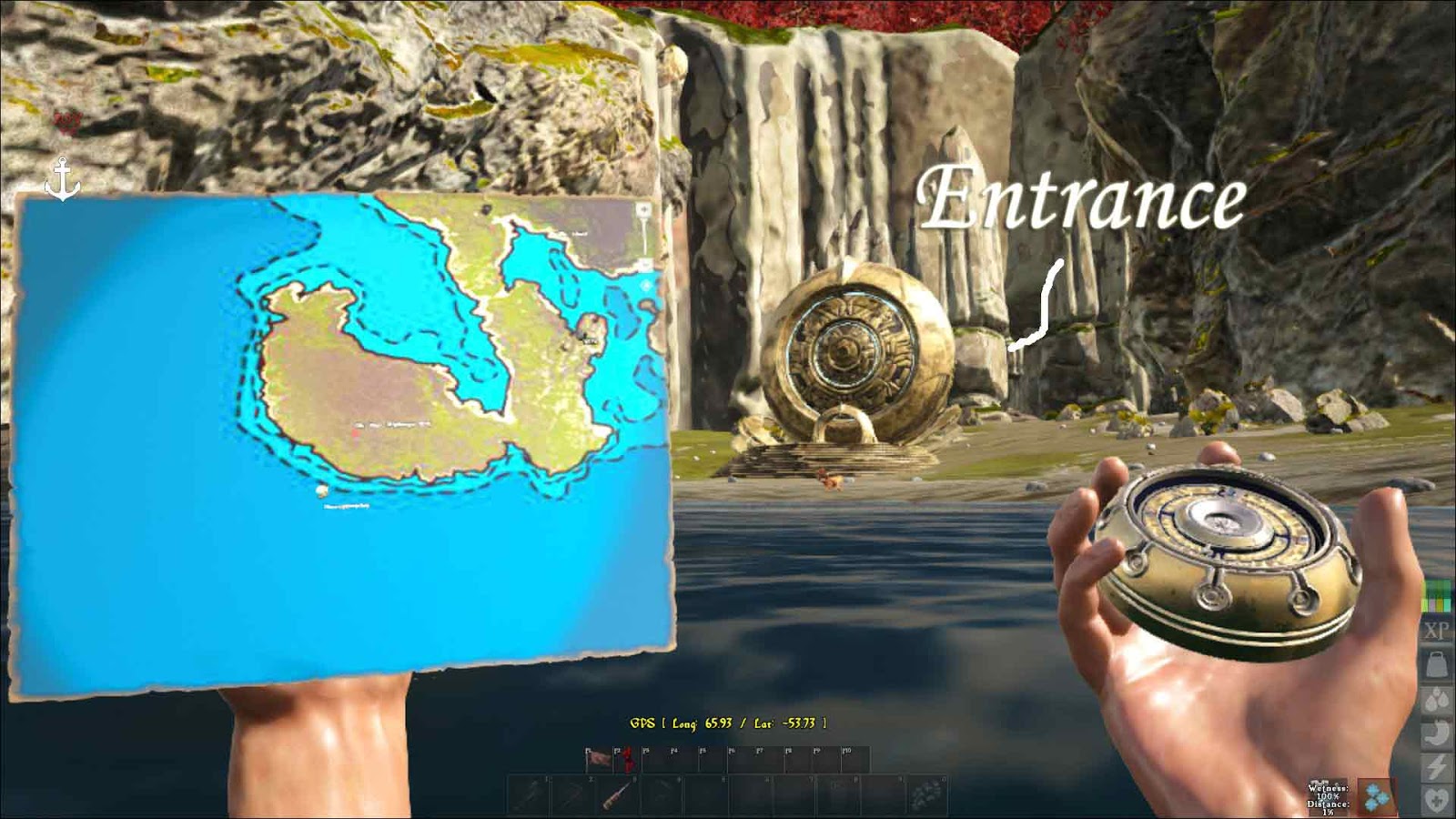This screenshot has width=1456, height=819.
Task: Click the water hydration droplets icon
Action: click(1436, 699)
